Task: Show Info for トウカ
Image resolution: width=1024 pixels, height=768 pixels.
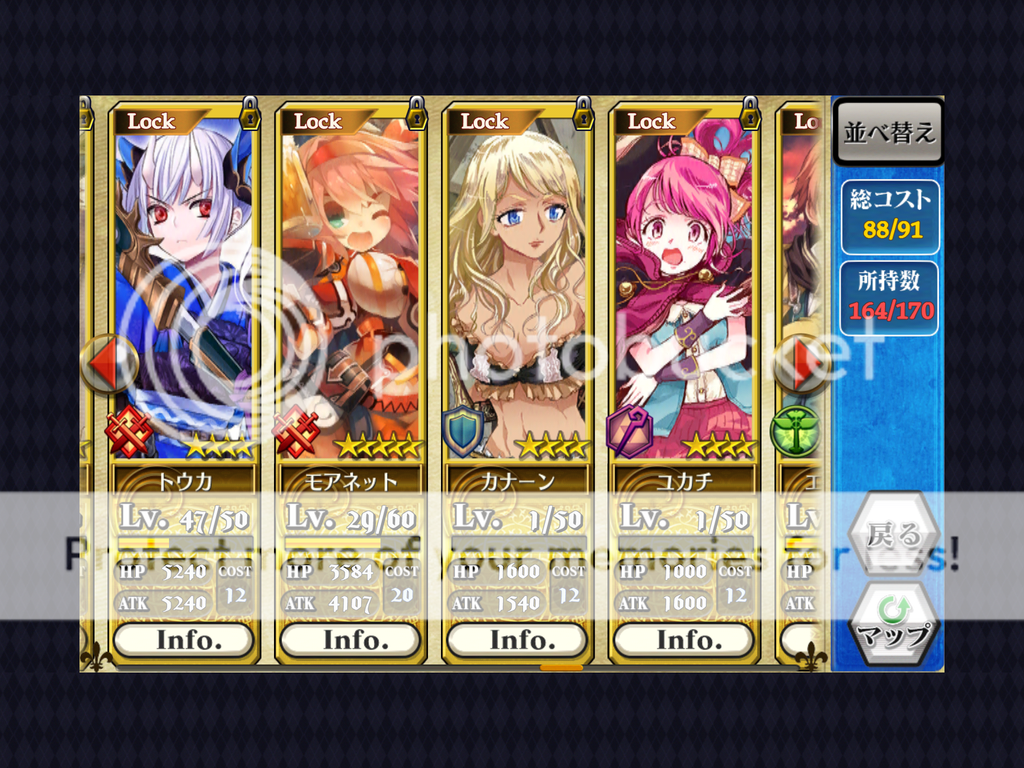Action: (x=184, y=639)
